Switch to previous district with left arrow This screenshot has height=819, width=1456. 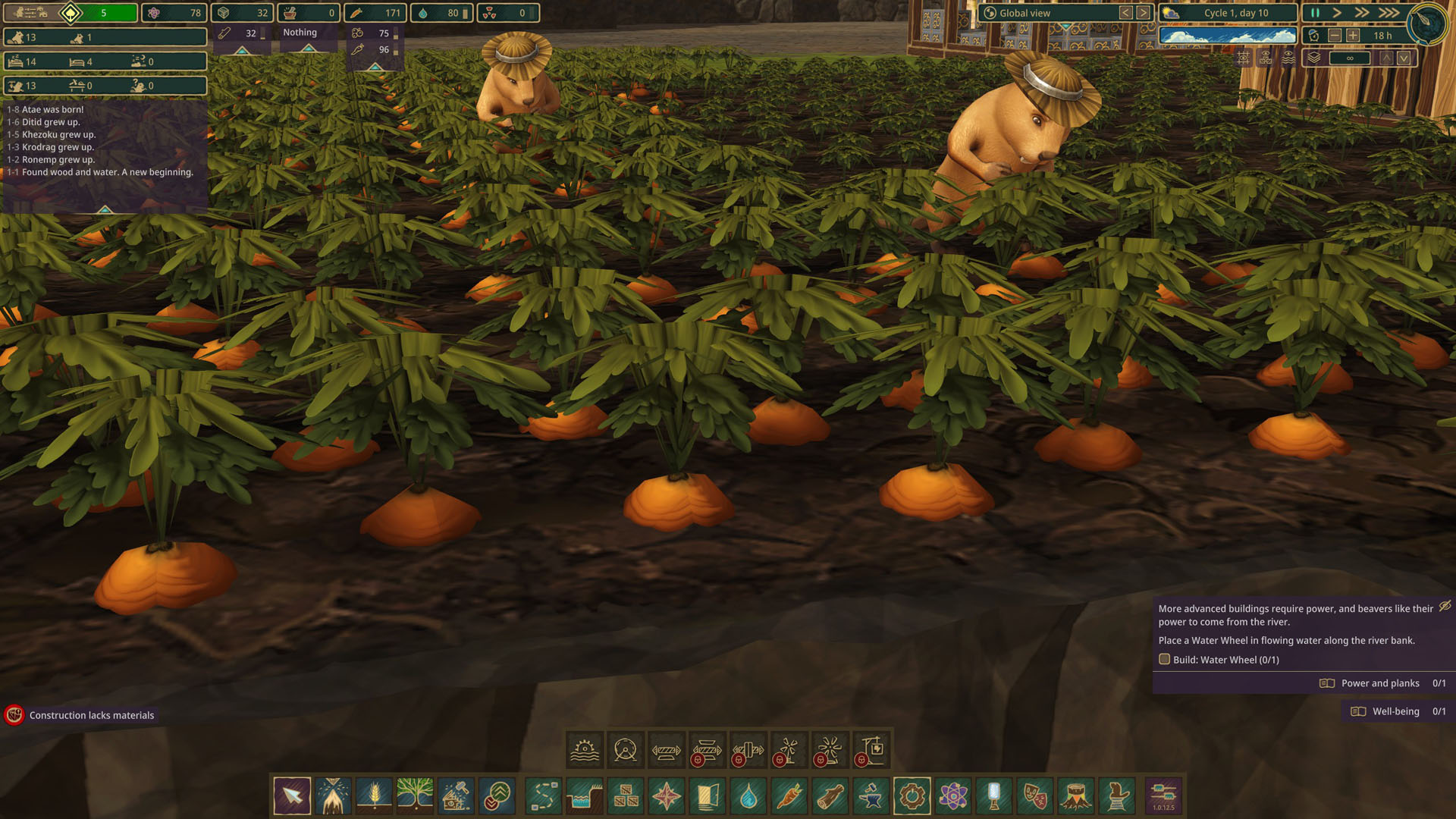tap(1126, 13)
